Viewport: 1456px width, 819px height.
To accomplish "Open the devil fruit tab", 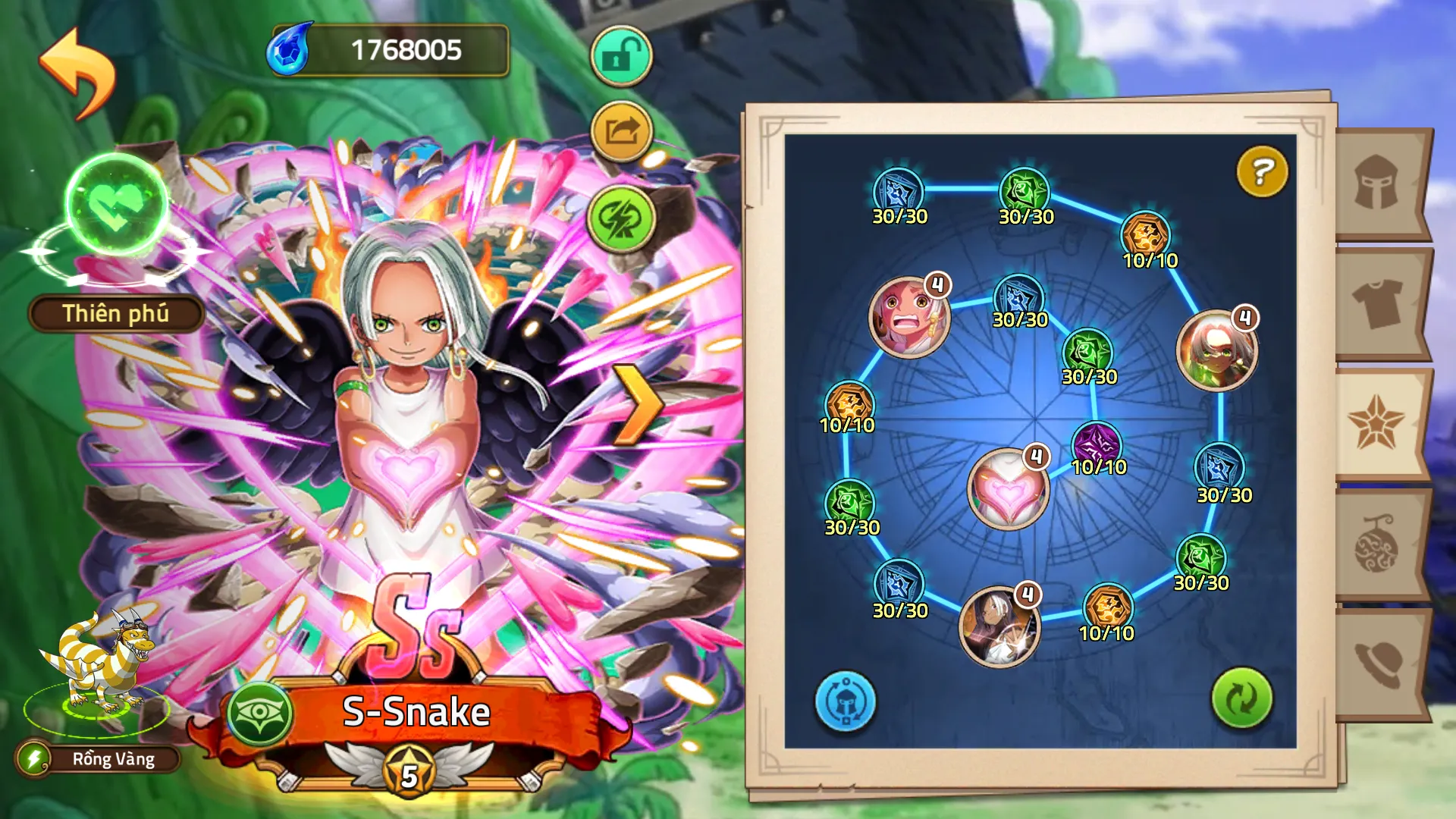I will pyautogui.click(x=1377, y=544).
